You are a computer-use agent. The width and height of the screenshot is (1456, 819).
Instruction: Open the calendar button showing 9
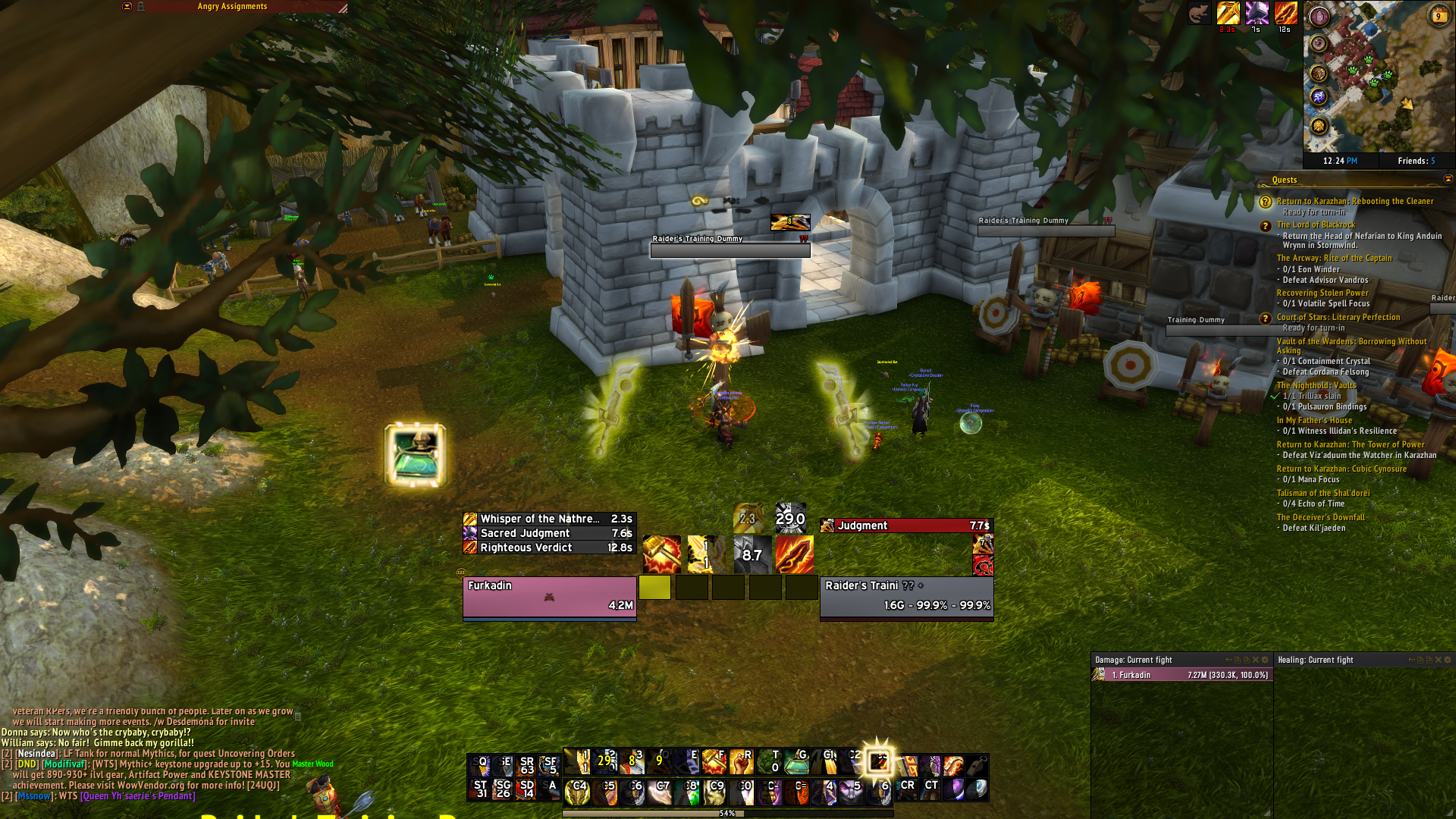(1438, 16)
